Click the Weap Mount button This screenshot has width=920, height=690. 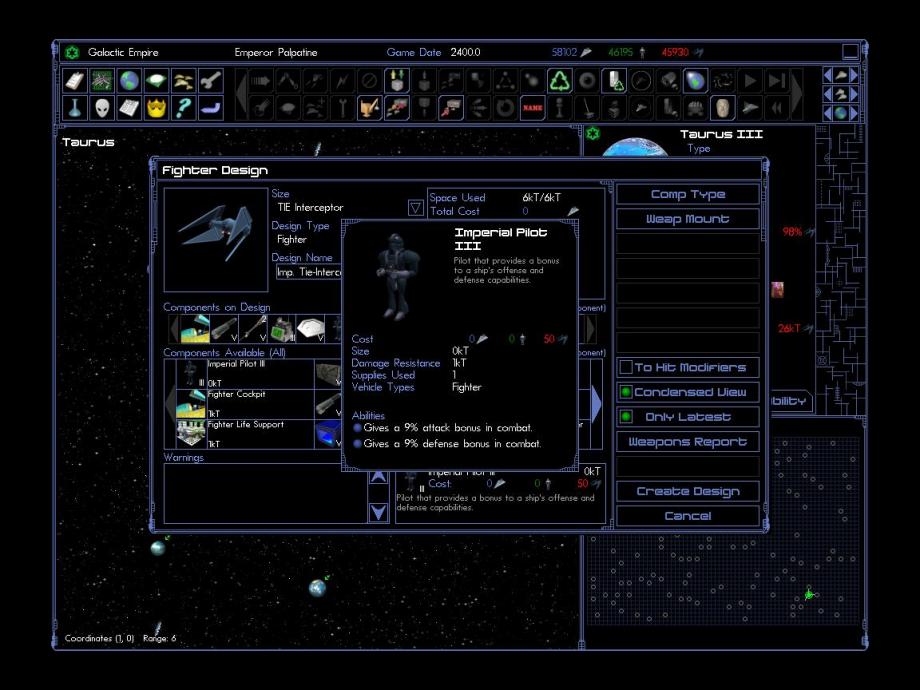click(x=687, y=219)
